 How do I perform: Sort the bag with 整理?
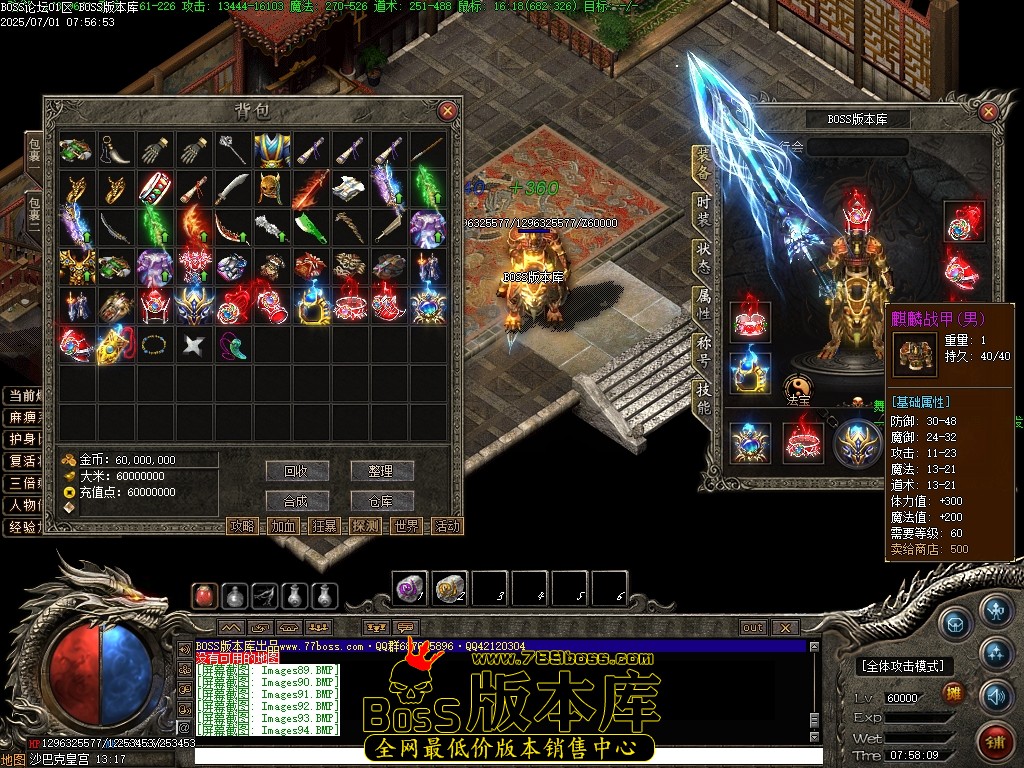(381, 471)
